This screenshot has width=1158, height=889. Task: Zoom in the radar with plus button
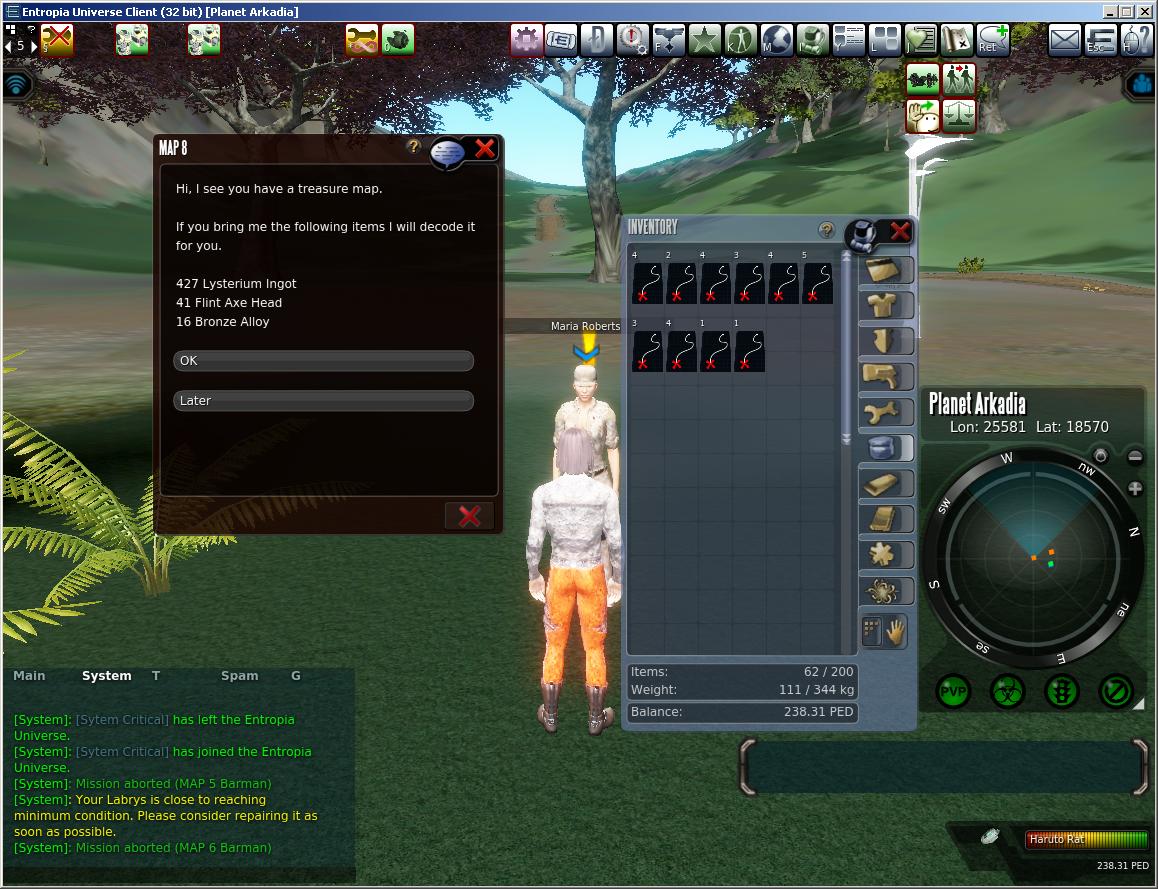click(1135, 489)
